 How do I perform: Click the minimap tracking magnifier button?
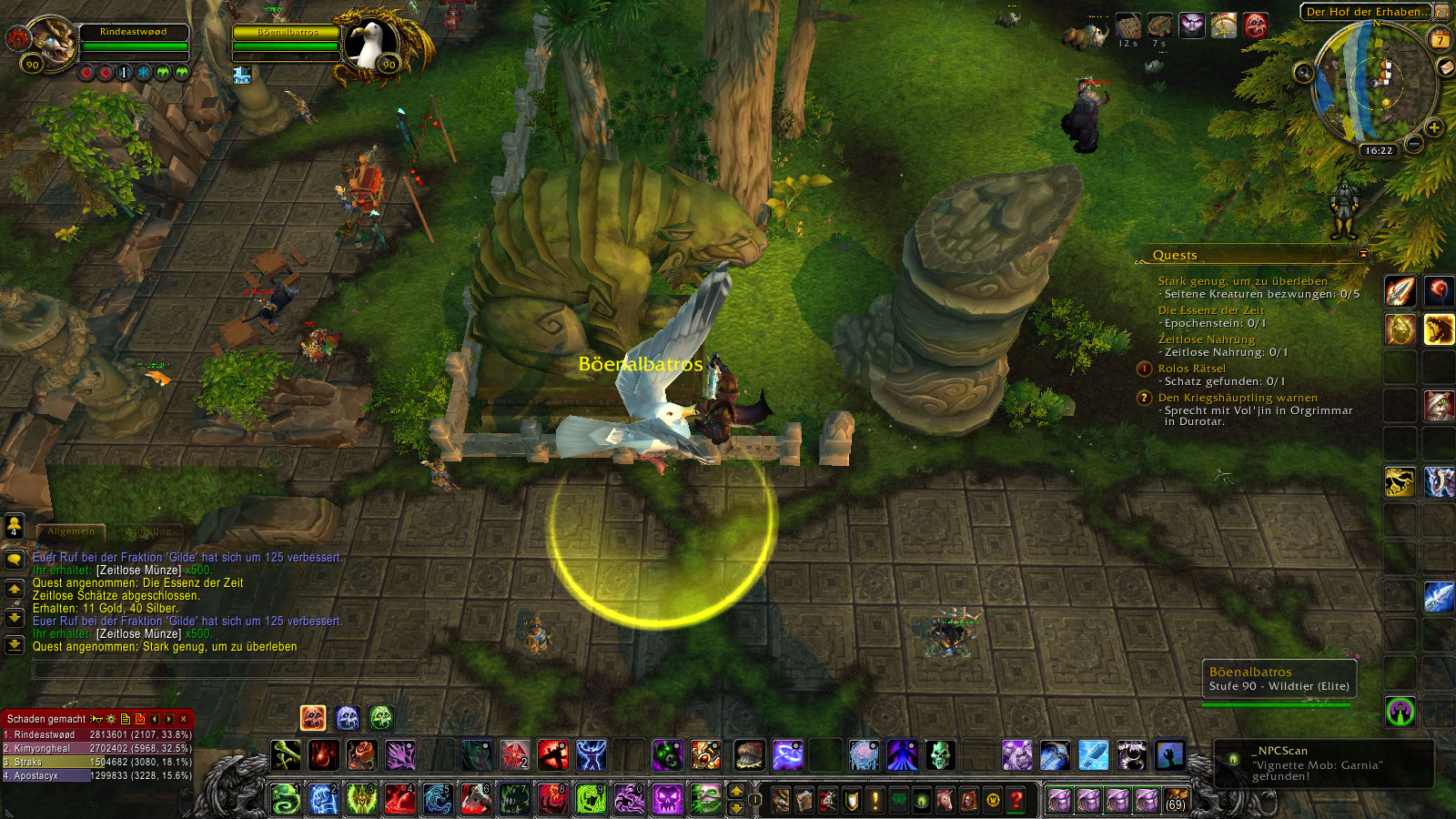1304,73
